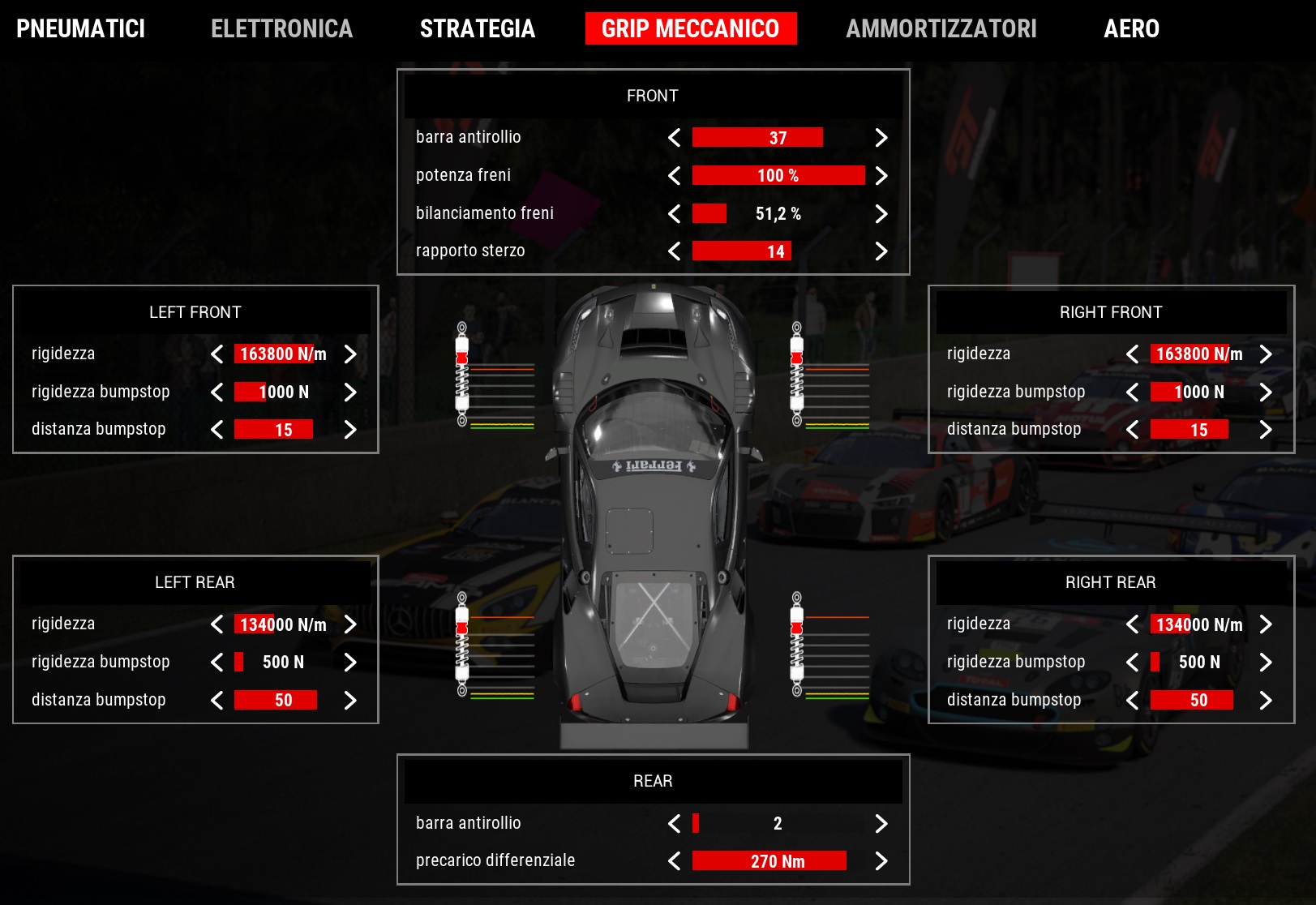
Task: Increase right front rigidezza bumpstop
Action: click(1266, 392)
